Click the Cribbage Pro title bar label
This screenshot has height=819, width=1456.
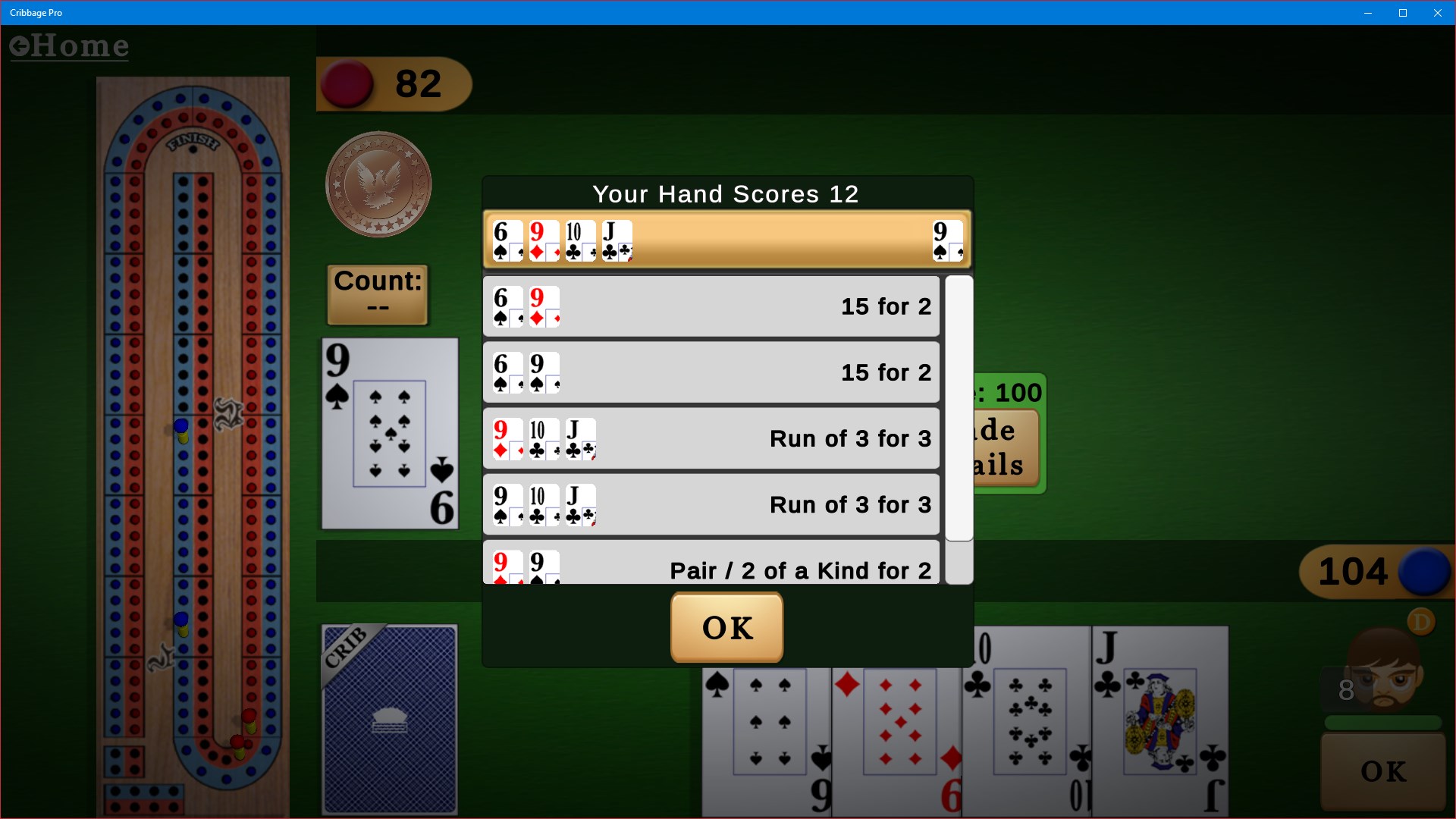[x=35, y=12]
